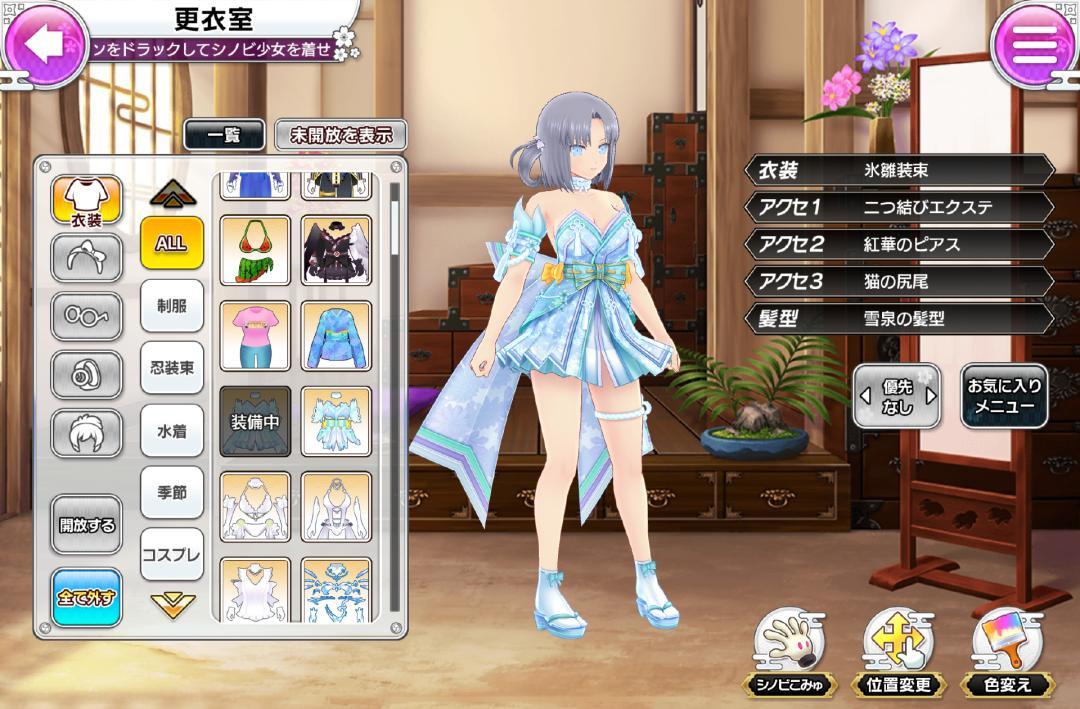This screenshot has width=1080, height=709.
Task: Filter costumes by 制服 uniforms
Action: tap(172, 304)
